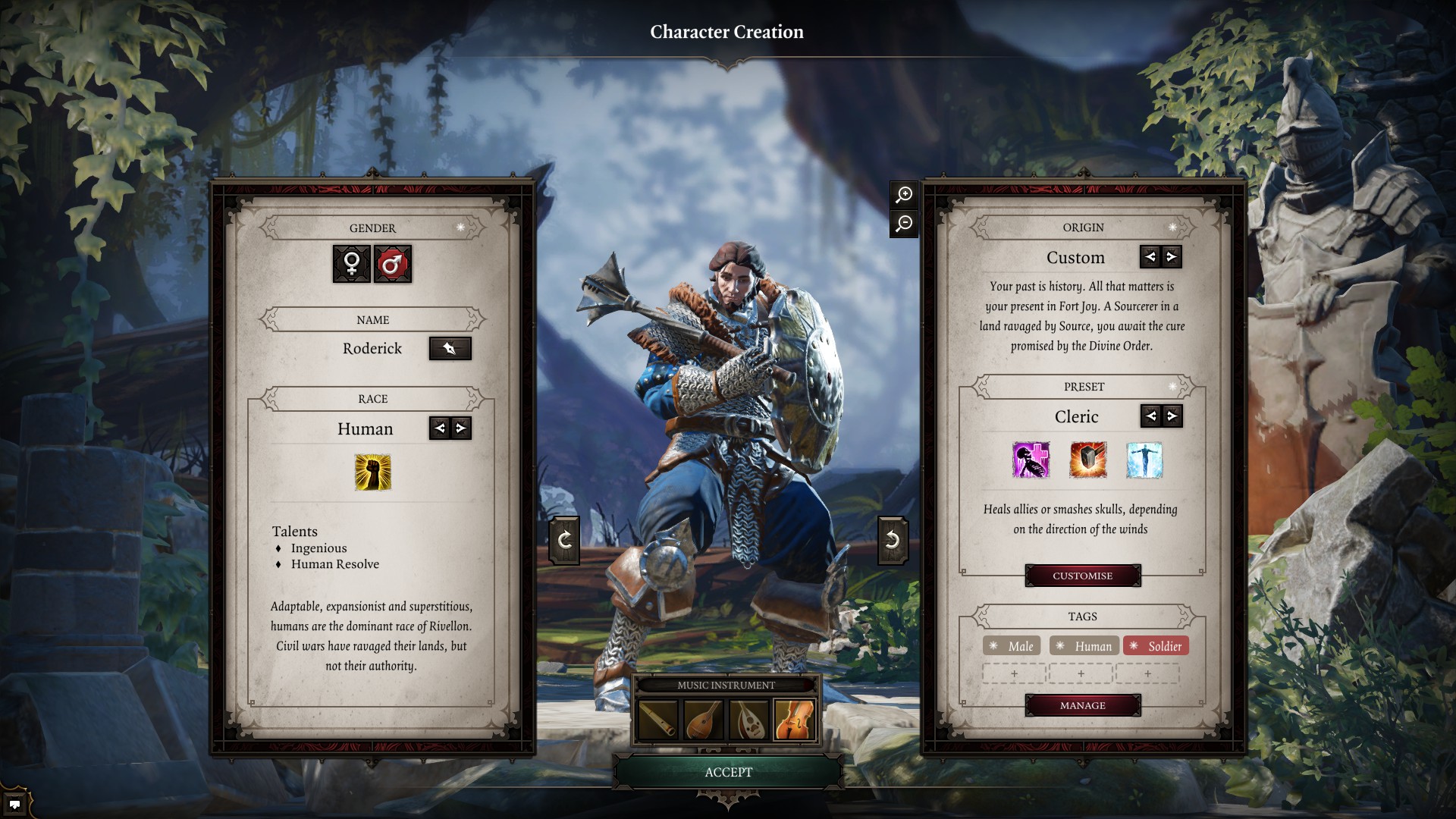Viewport: 1456px width, 819px height.
Task: Zoom out from the character model
Action: click(904, 224)
